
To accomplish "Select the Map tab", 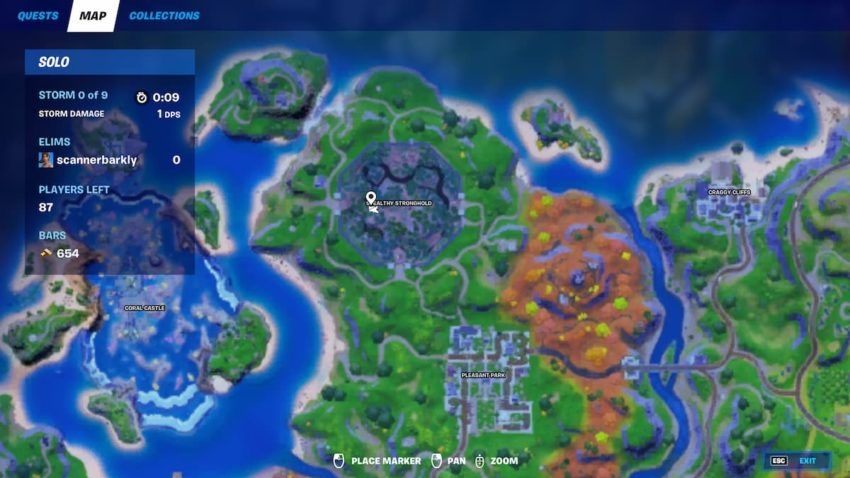I will pos(93,16).
